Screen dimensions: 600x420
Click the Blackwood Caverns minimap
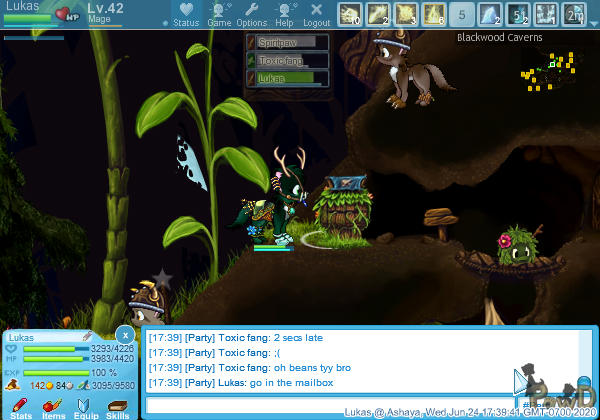coord(548,72)
